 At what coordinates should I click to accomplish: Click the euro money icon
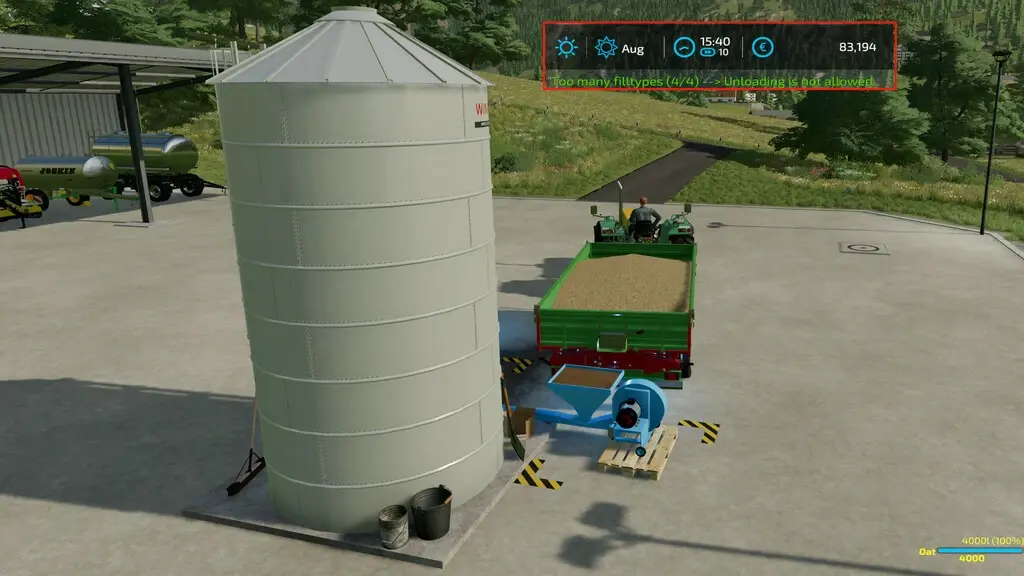[x=763, y=47]
